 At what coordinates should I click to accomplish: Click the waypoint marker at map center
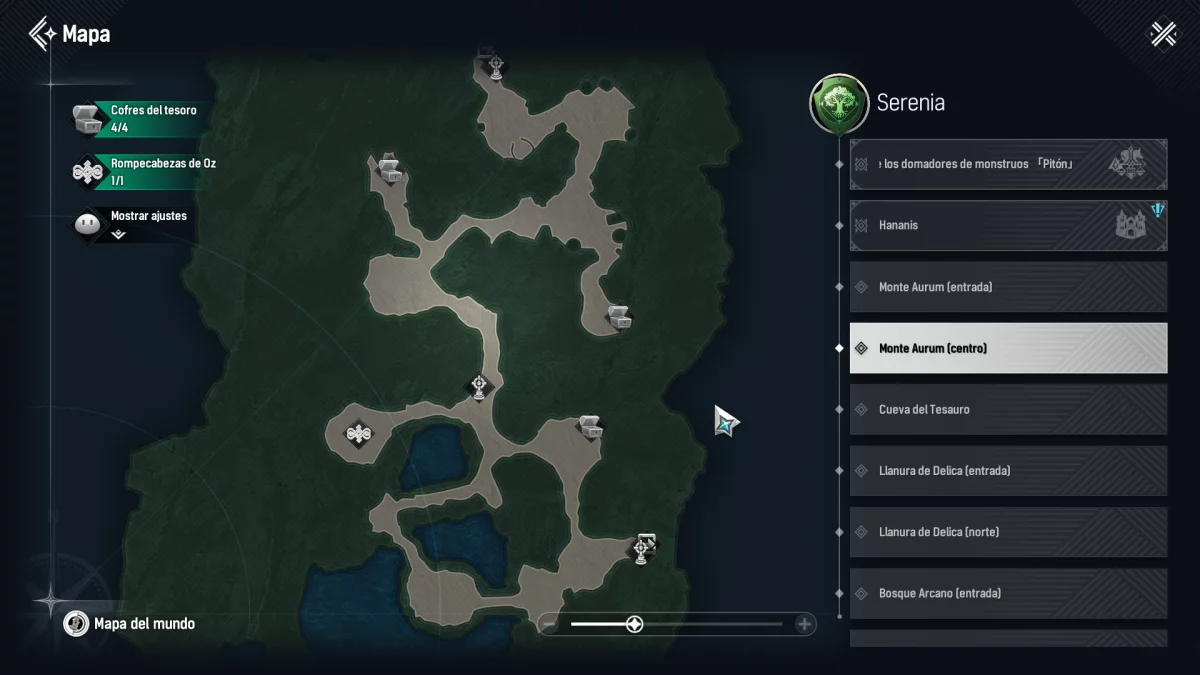click(x=480, y=386)
